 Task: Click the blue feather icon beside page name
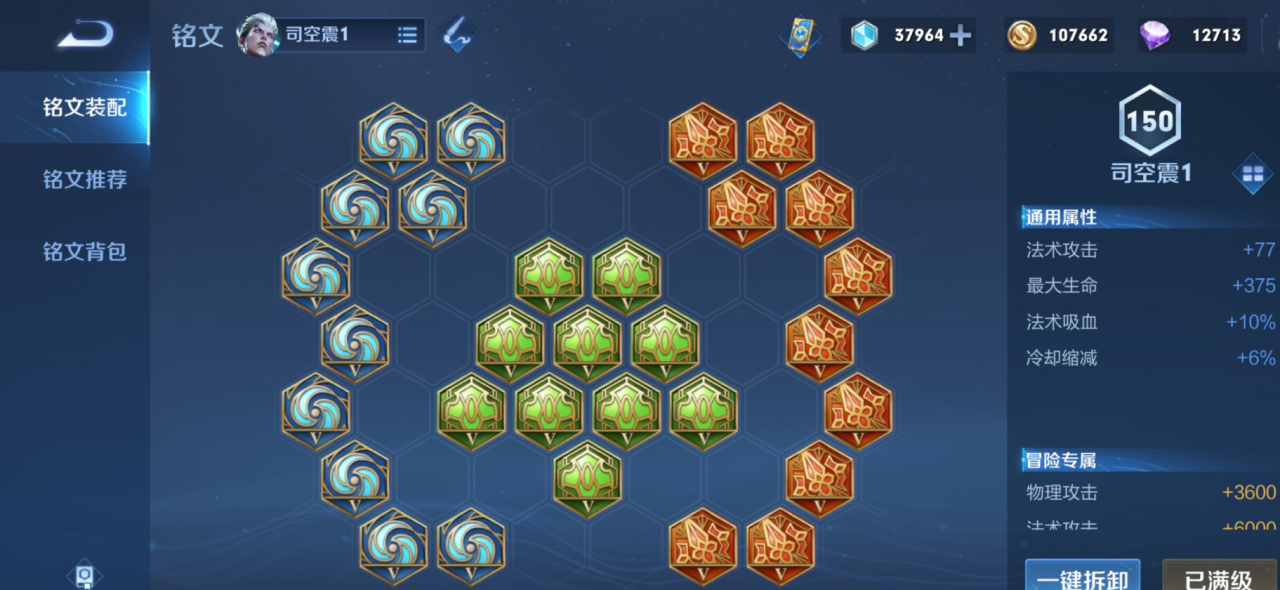(457, 35)
